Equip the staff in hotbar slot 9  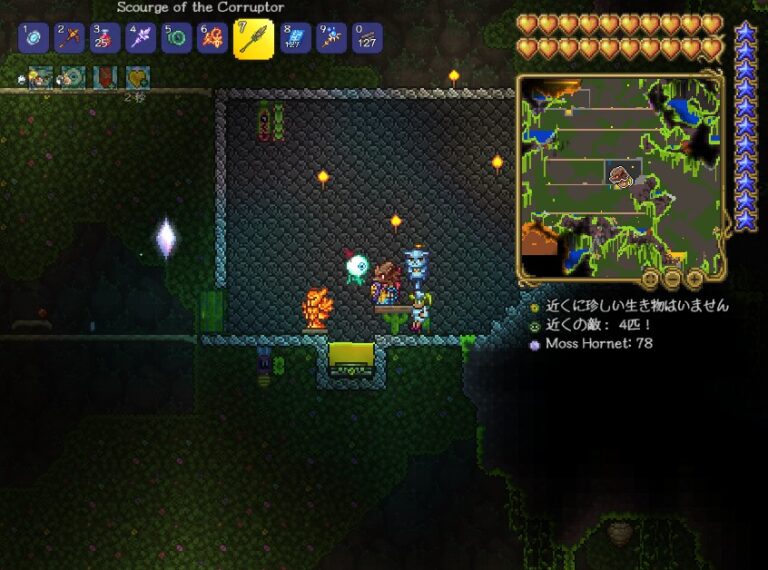[x=331, y=39]
